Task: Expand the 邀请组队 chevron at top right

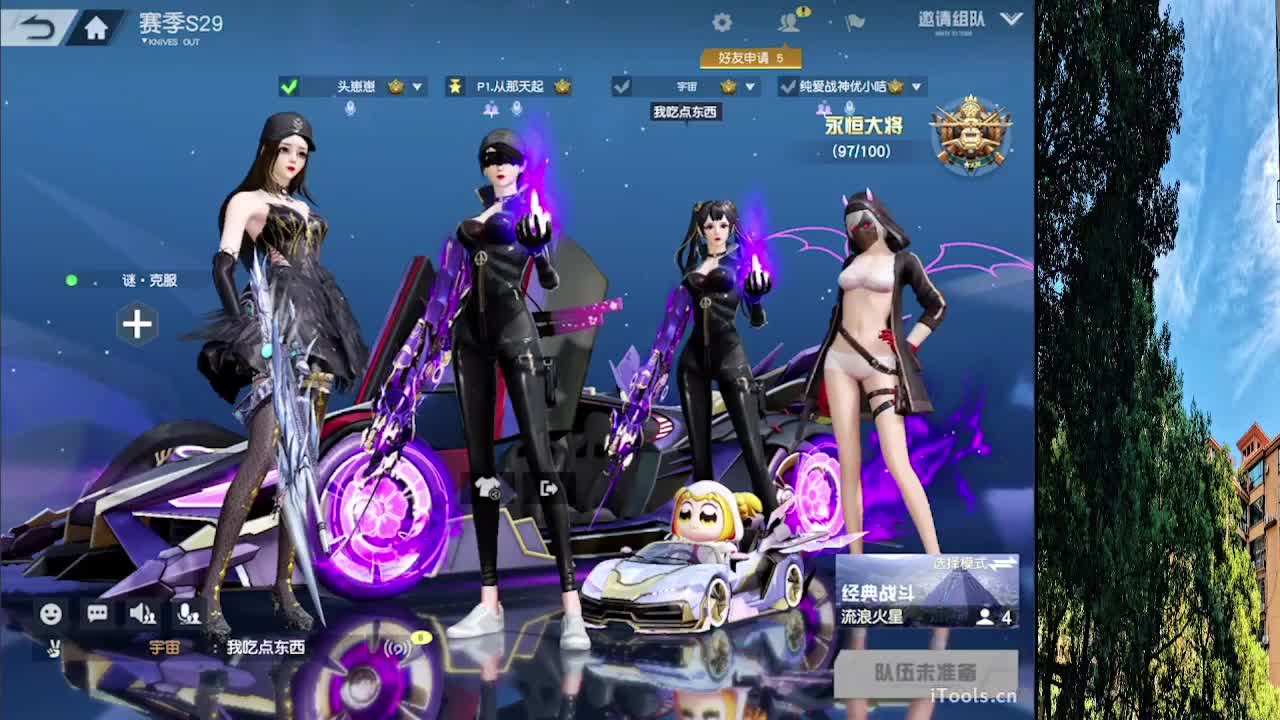Action: pyautogui.click(x=1012, y=20)
